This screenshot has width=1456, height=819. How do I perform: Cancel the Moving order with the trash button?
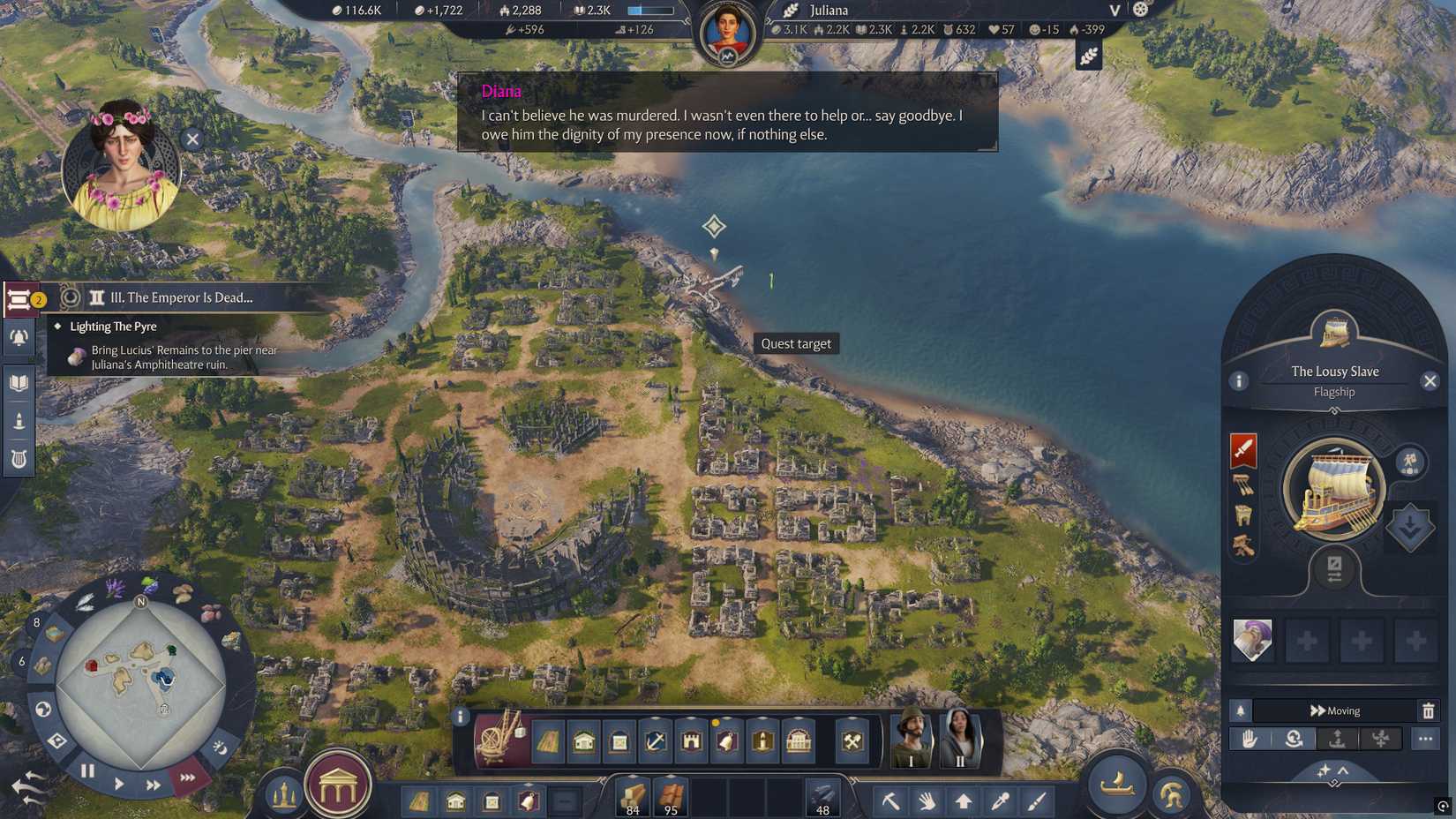[1429, 710]
